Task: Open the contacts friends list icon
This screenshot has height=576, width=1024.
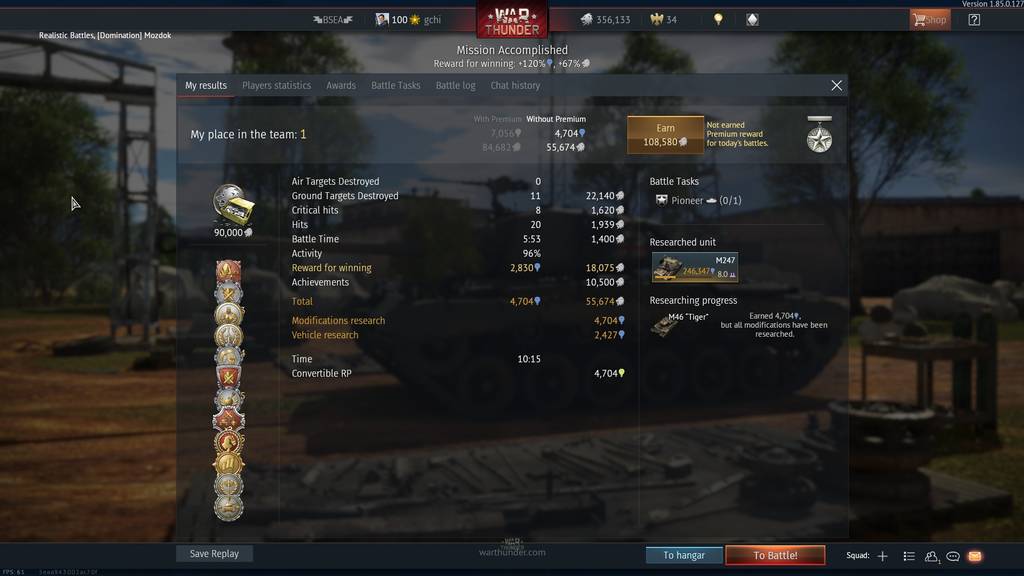Action: (932, 556)
